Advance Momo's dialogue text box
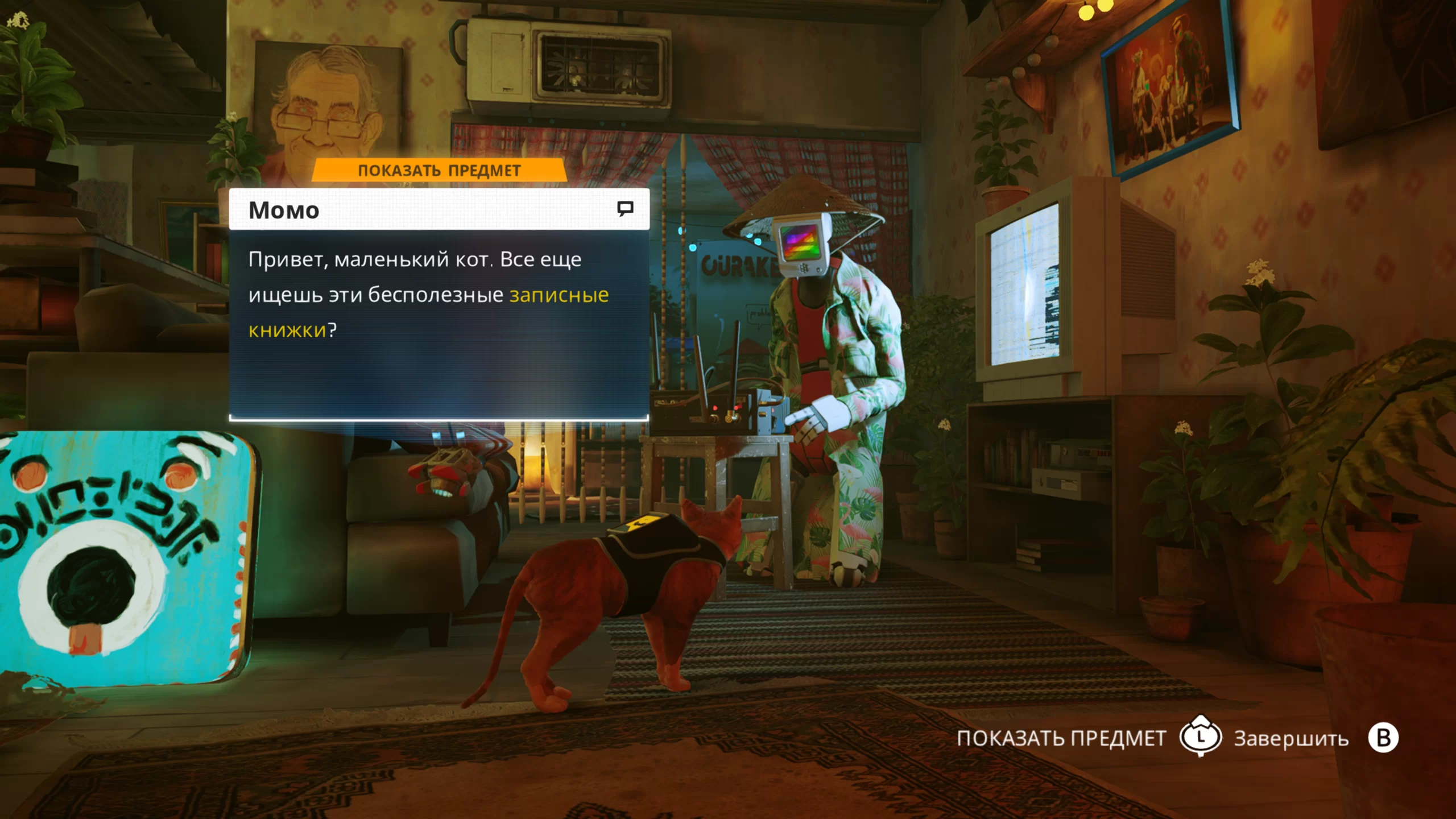Viewport: 1456px width, 819px height. pos(439,323)
